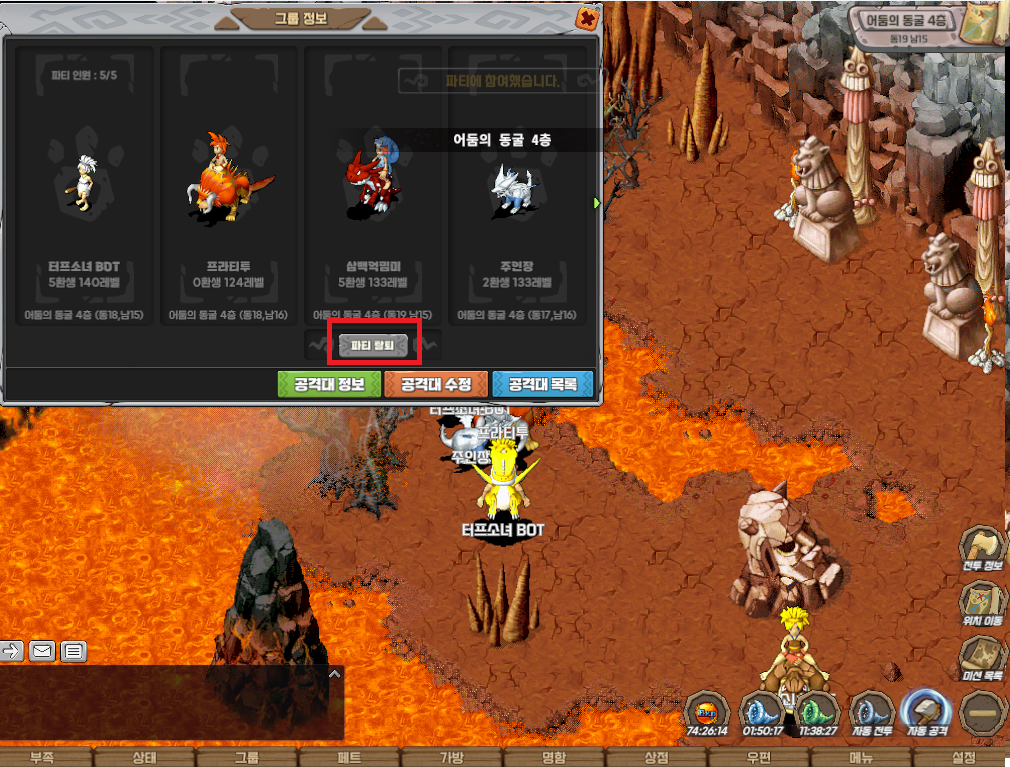The height and width of the screenshot is (767, 1010).
Task: Open the 위치 이동 map icon
Action: pos(981,605)
